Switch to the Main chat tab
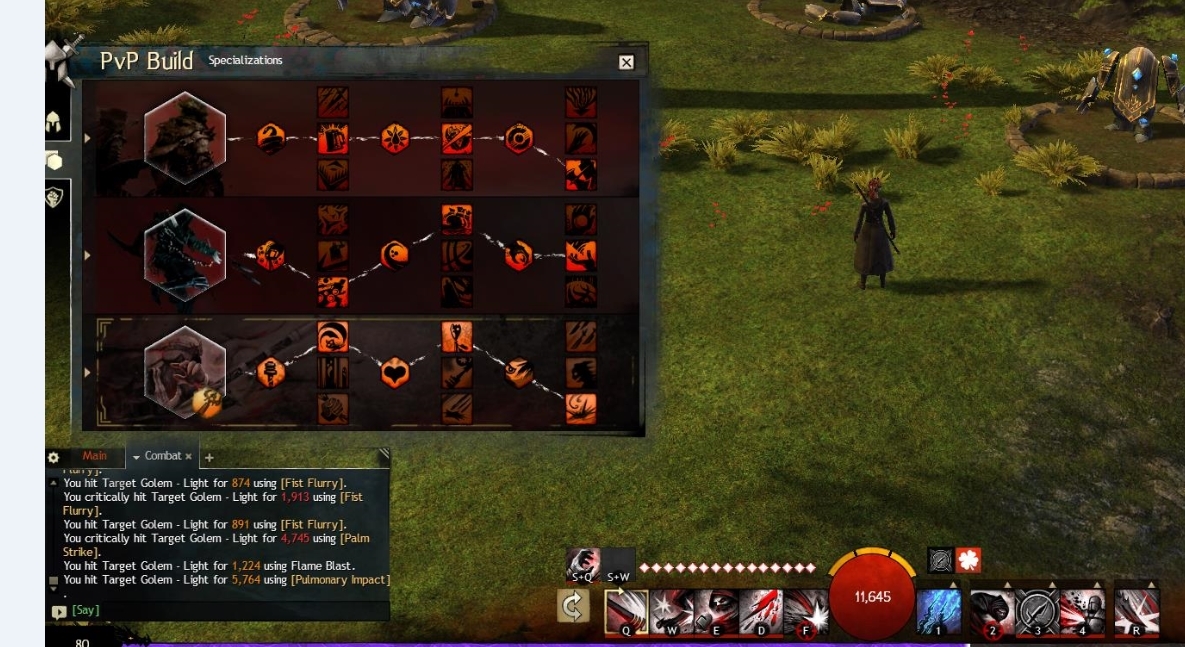1185x647 pixels. (94, 456)
